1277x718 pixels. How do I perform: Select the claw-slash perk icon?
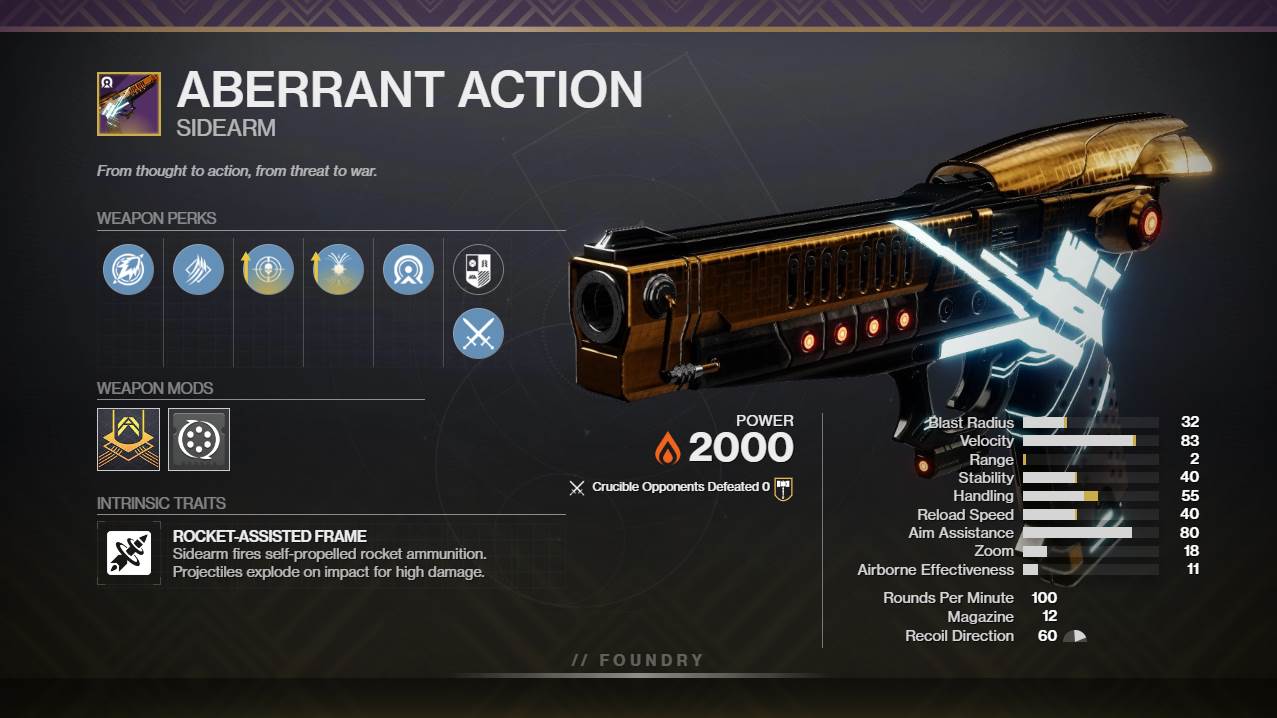click(x=198, y=270)
